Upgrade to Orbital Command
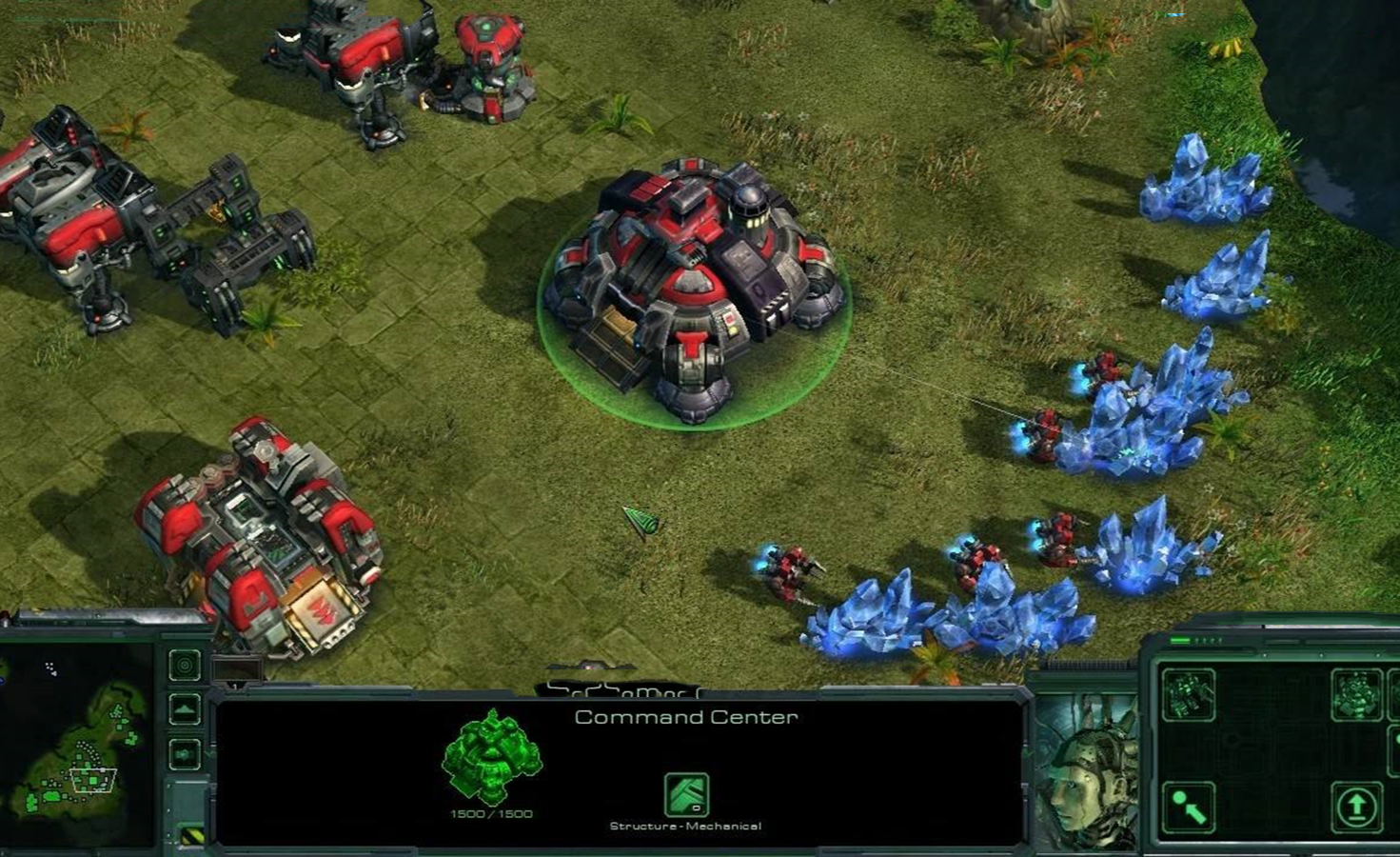The height and width of the screenshot is (857, 1400). (1355, 694)
